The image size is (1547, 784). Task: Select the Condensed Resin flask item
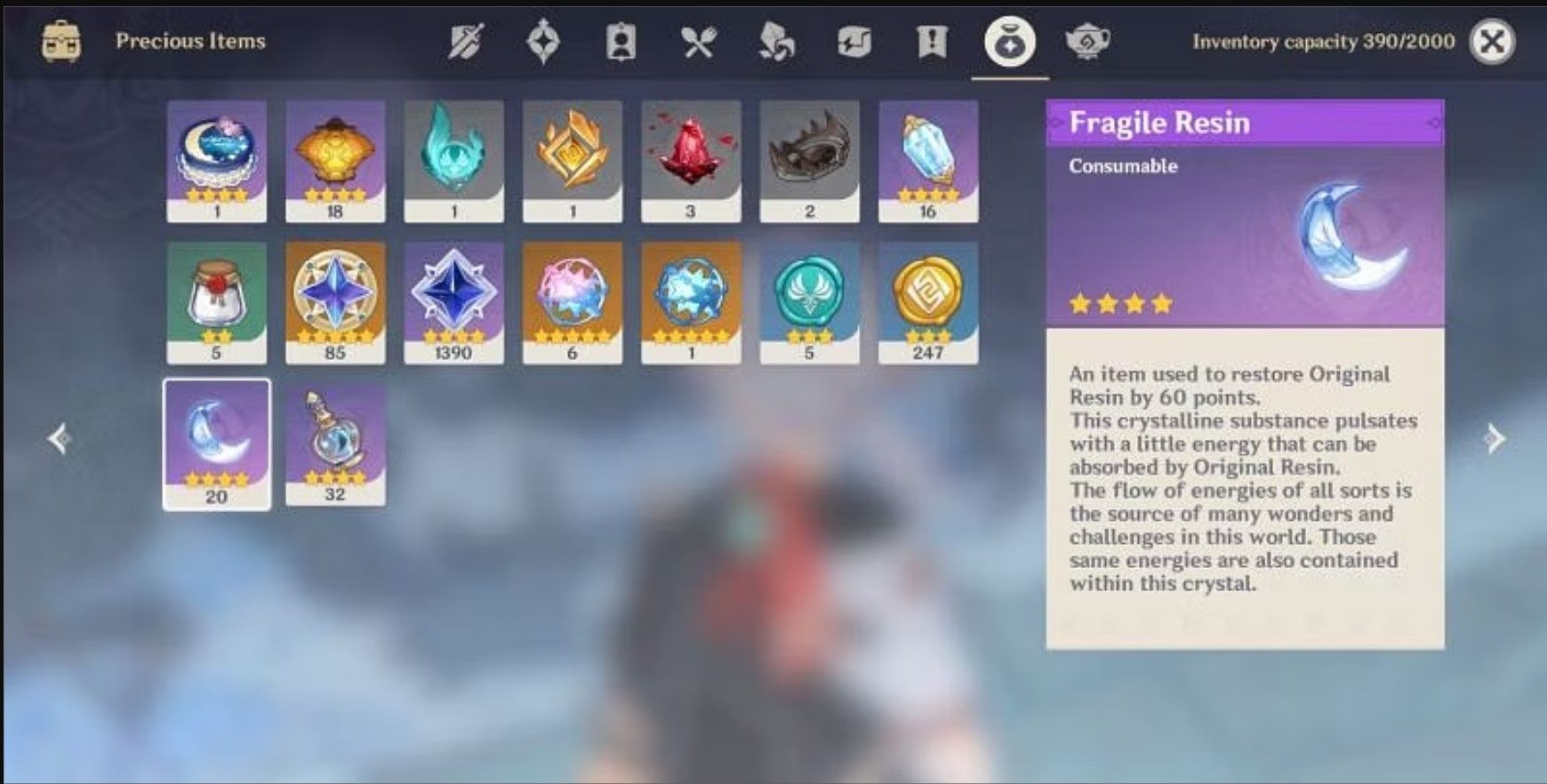335,444
